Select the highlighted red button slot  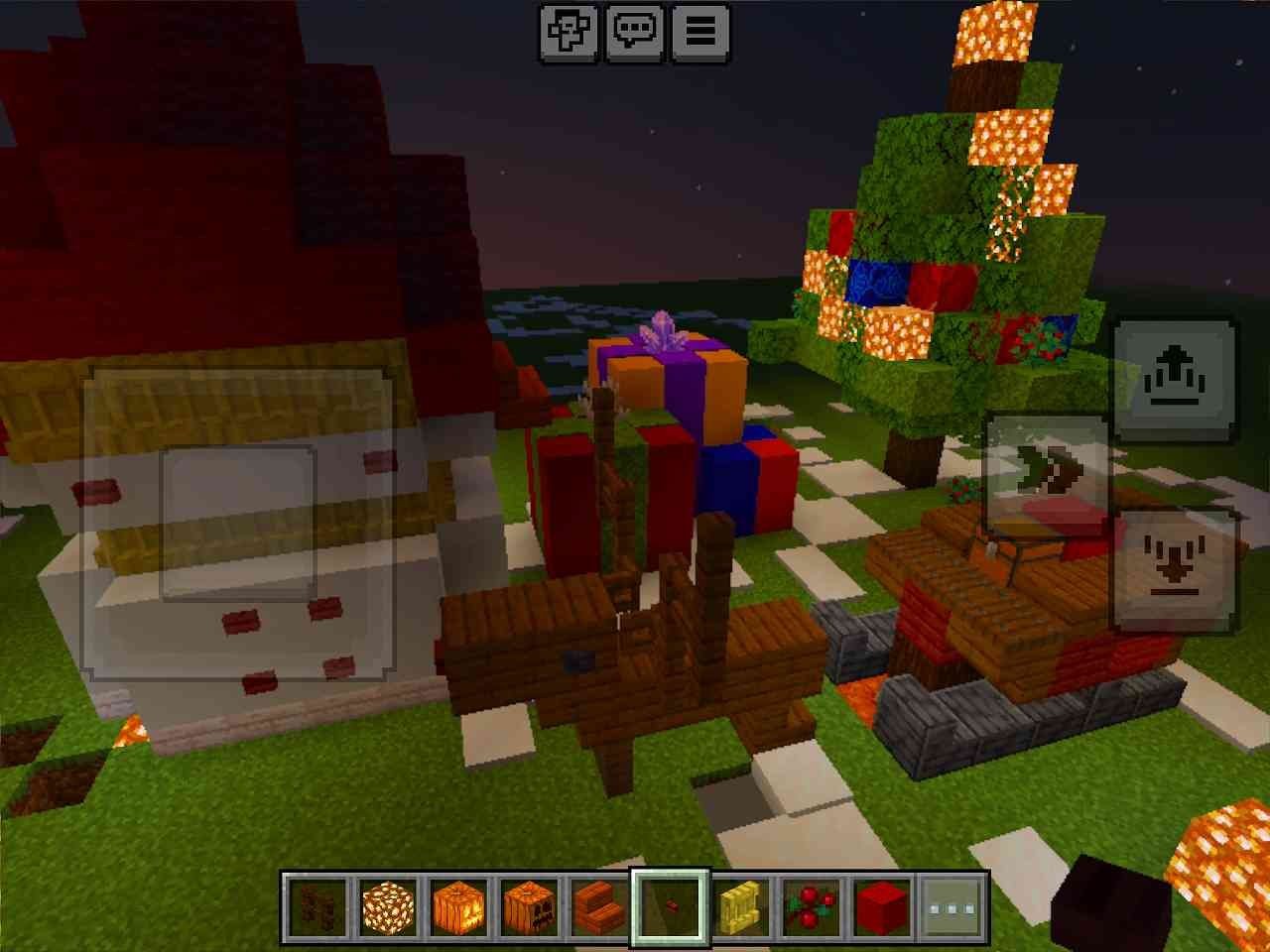(x=672, y=906)
